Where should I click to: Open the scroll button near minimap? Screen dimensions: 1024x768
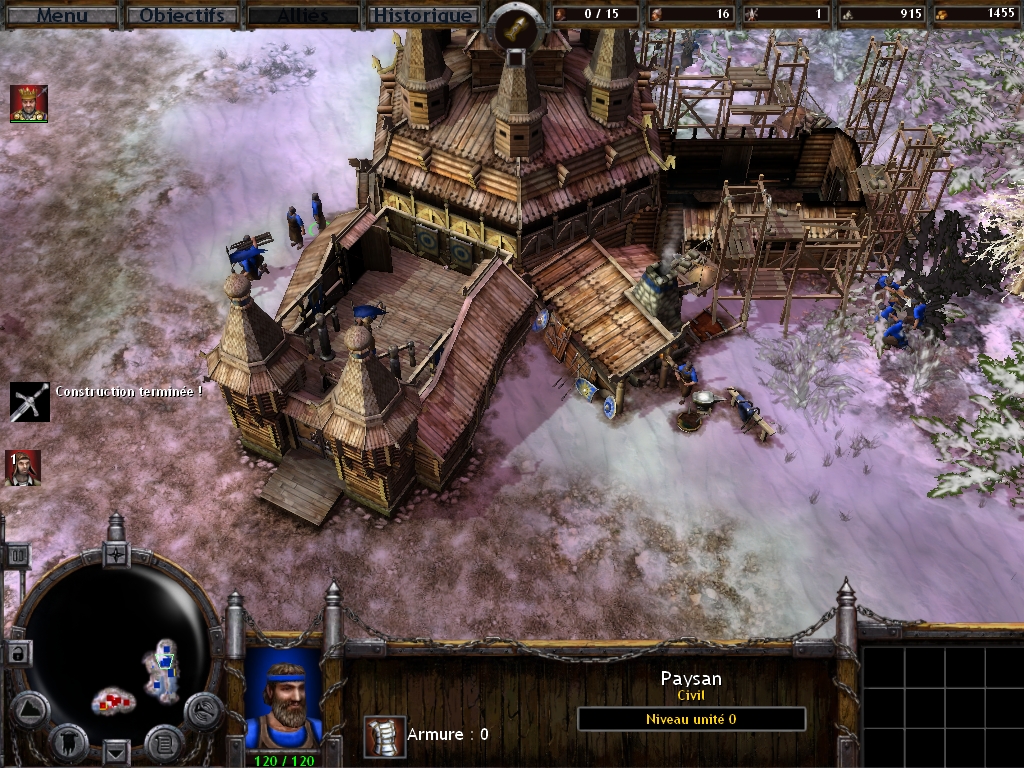163,741
